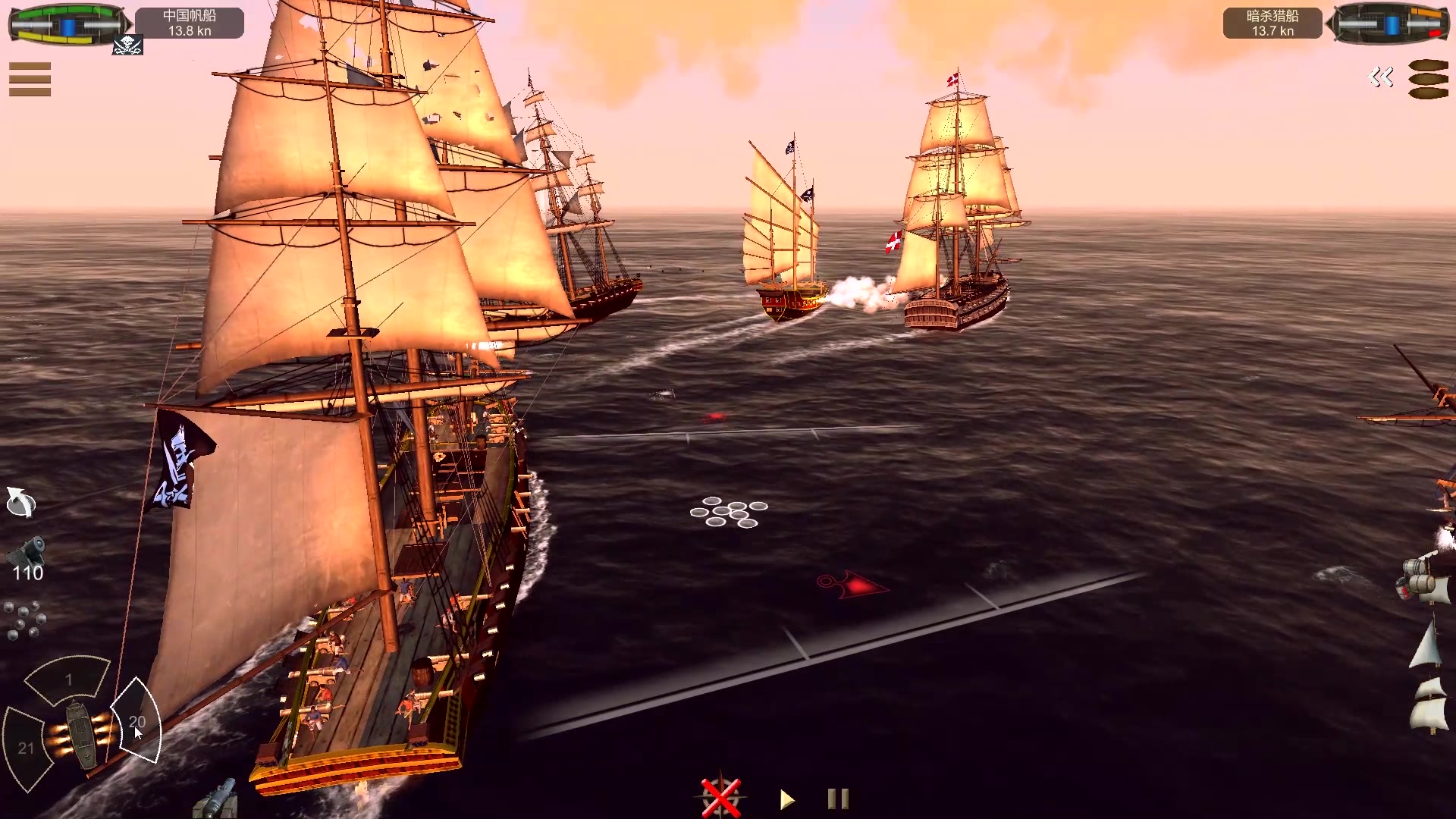Fire the starboard broadside with 20 cannons

(x=137, y=720)
